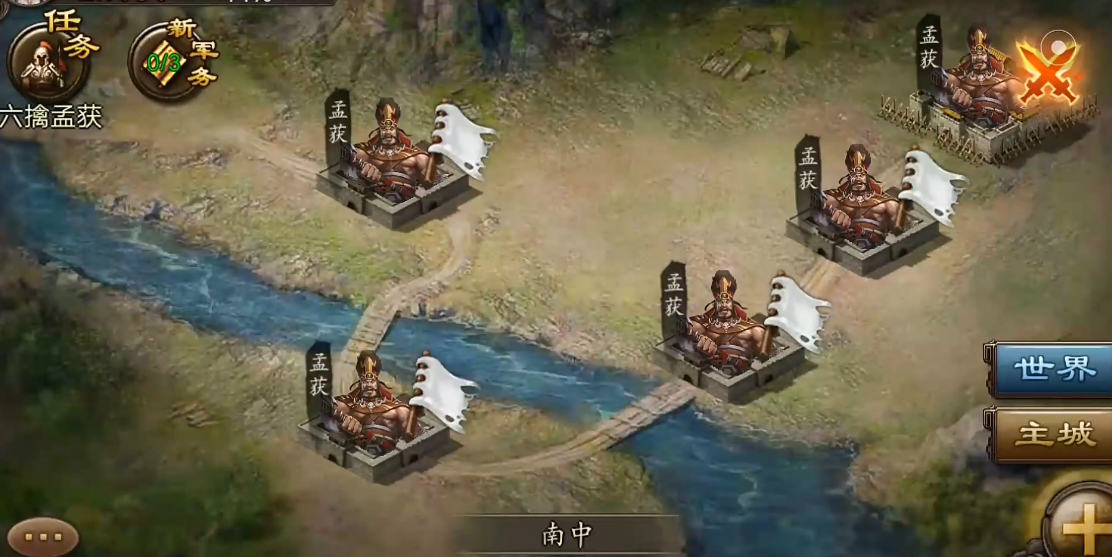This screenshot has height=557, width=1112.
Task: Go to the 世界 world map
Action: (x=1053, y=369)
